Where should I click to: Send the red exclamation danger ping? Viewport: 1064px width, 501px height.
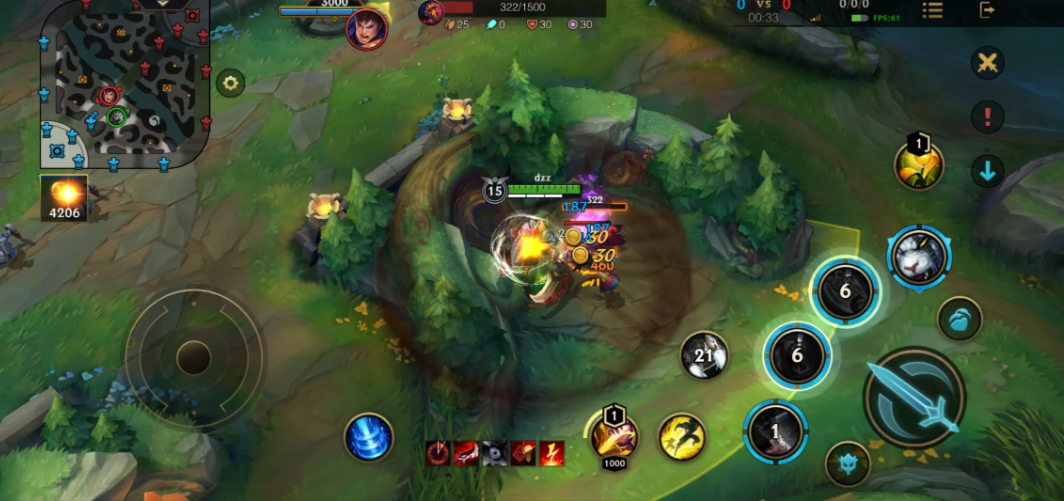click(x=988, y=117)
